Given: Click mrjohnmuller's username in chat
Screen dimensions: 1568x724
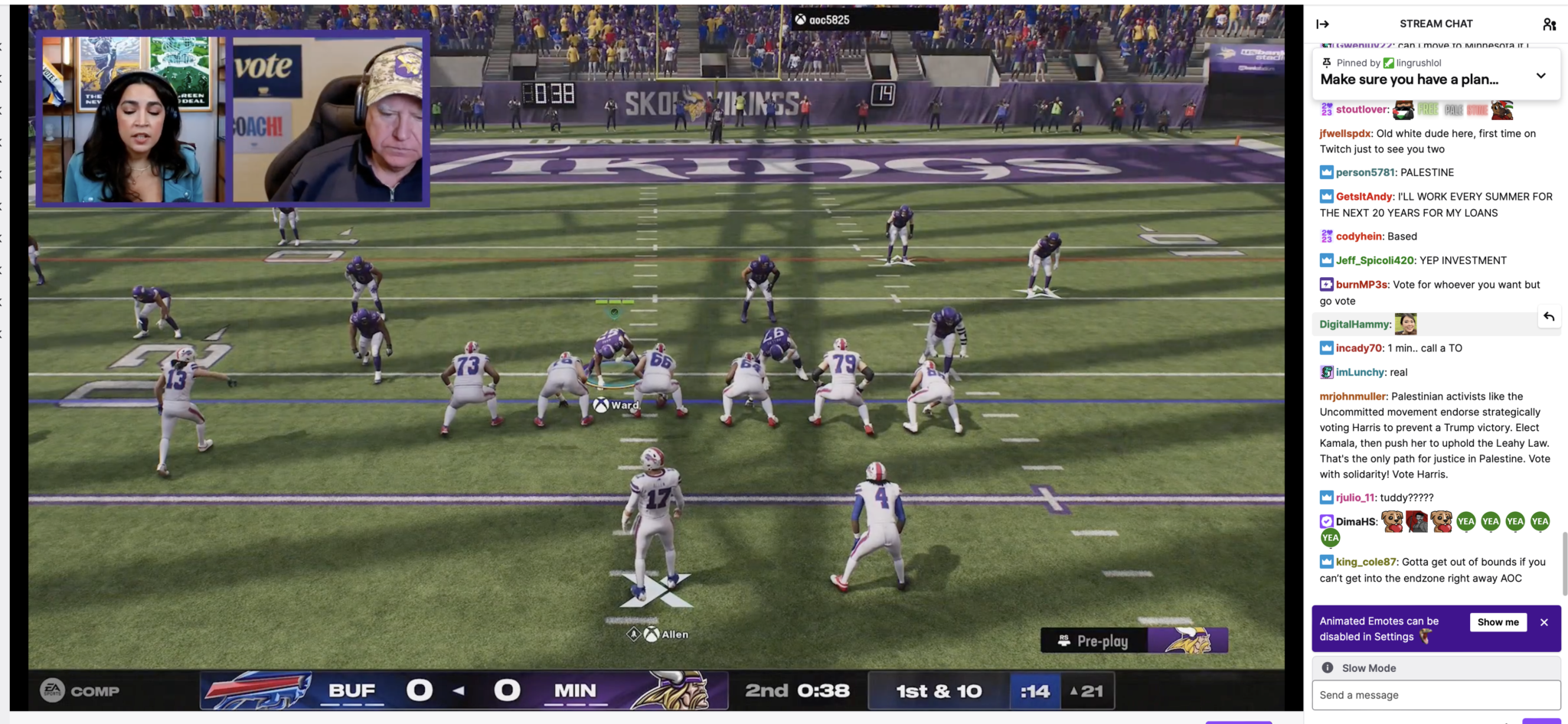Looking at the screenshot, I should pyautogui.click(x=1352, y=396).
